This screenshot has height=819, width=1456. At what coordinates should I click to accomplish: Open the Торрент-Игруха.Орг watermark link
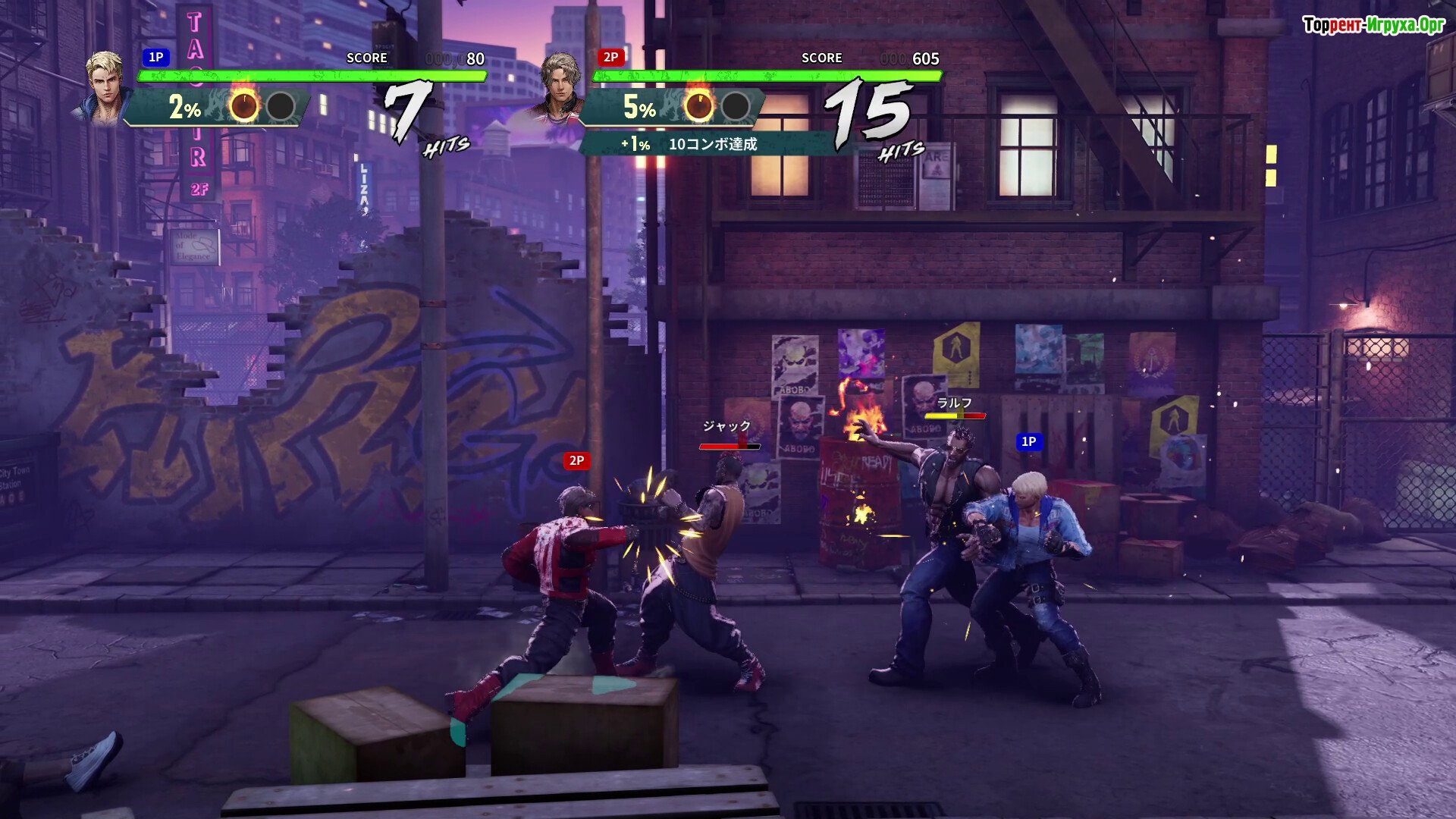(x=1373, y=25)
